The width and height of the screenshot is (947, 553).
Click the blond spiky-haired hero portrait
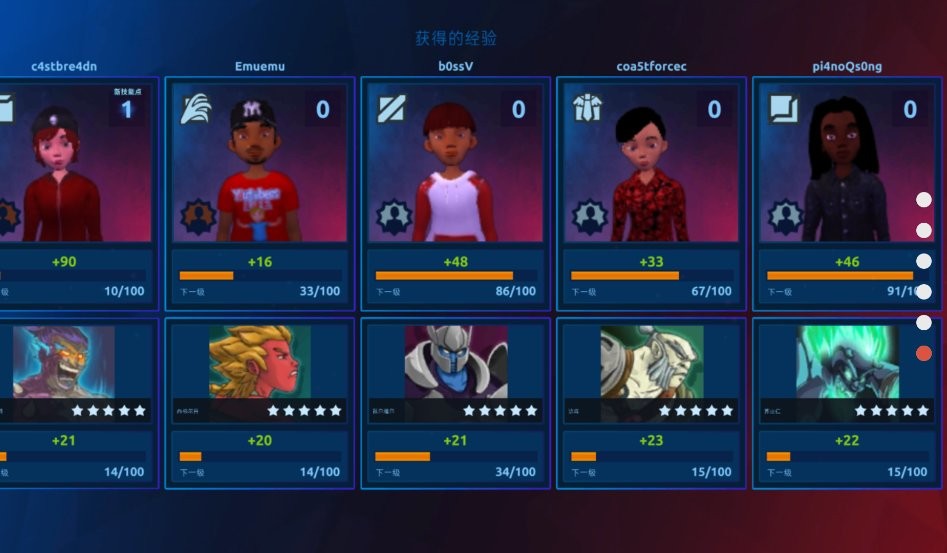point(259,362)
